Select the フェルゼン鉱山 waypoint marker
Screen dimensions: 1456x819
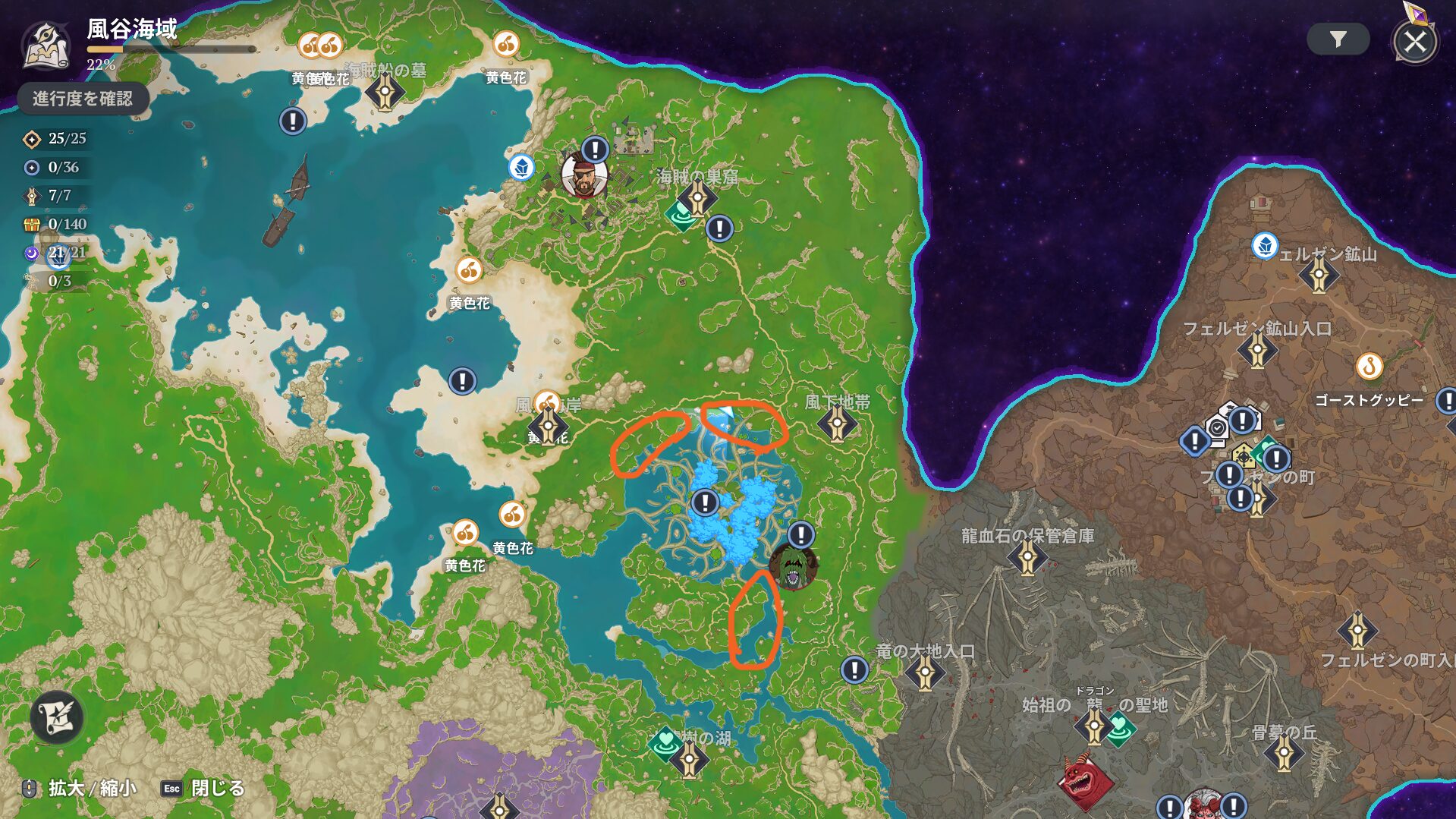[x=1319, y=275]
